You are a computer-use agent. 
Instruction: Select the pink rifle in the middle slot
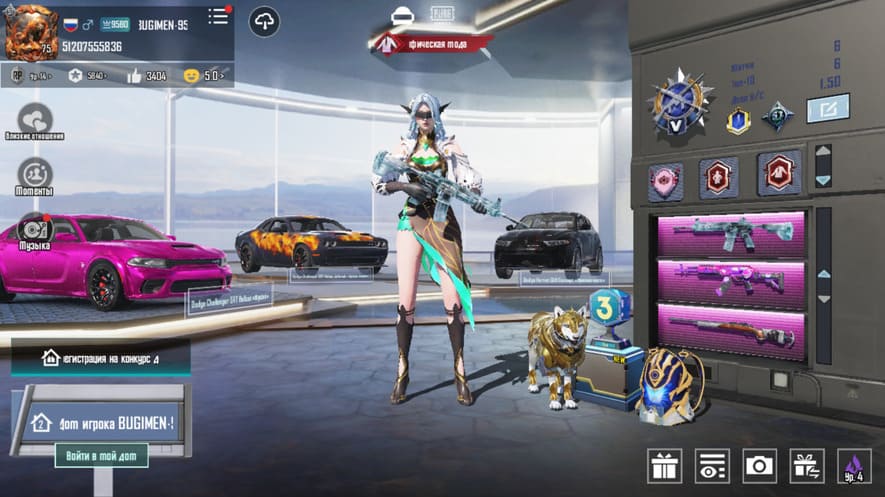(x=730, y=282)
